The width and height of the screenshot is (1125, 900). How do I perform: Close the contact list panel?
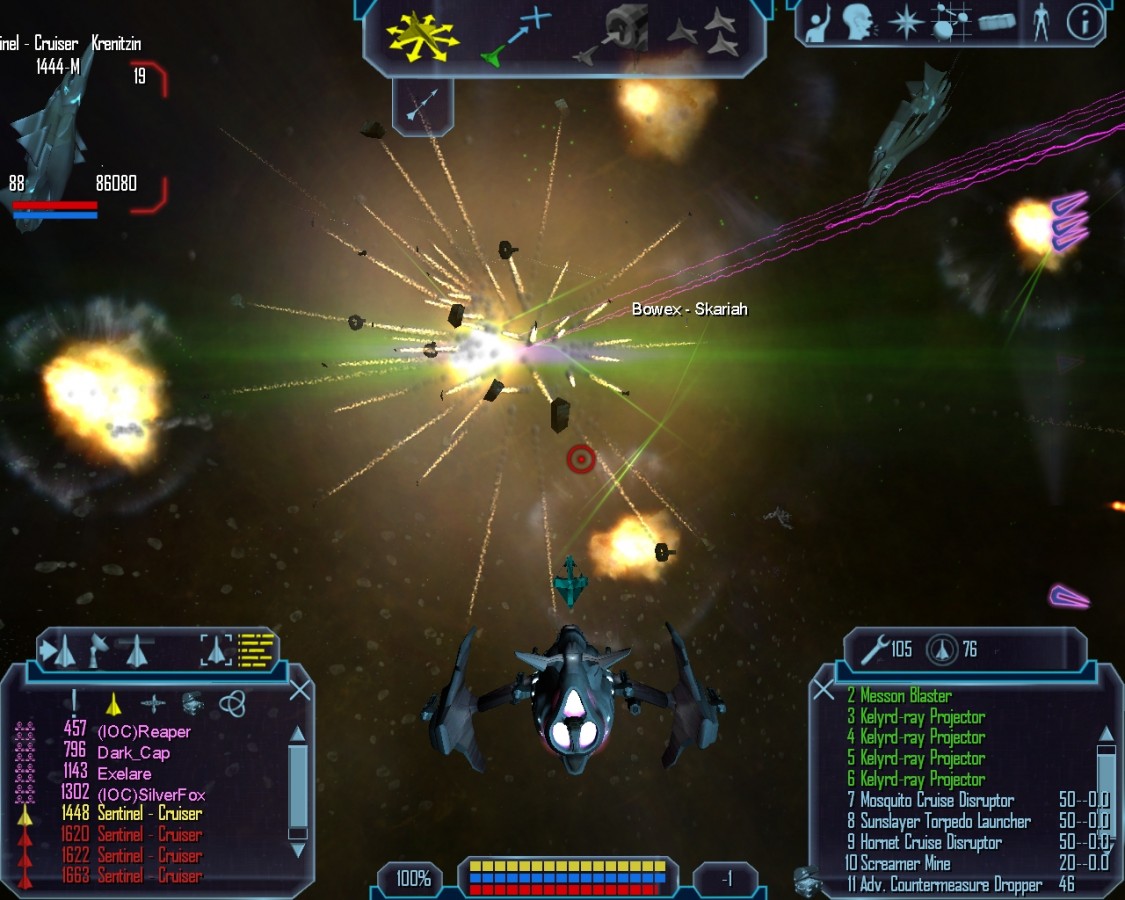coord(300,691)
